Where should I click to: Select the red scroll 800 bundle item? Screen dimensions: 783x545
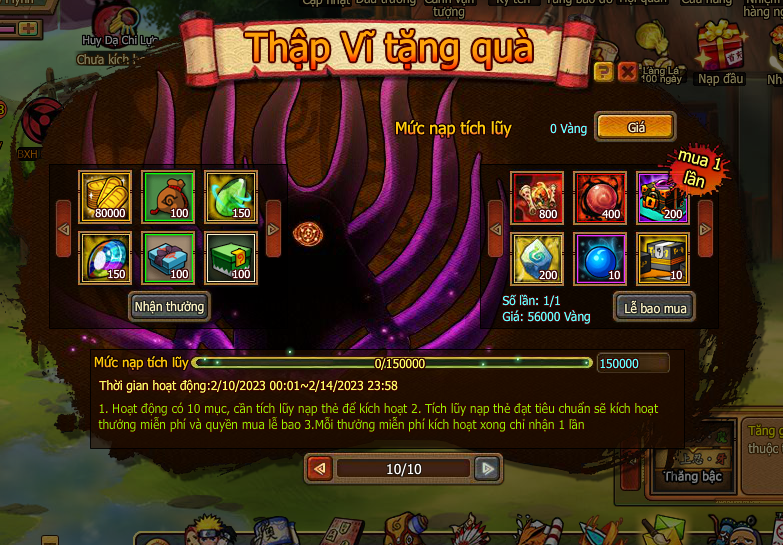pos(537,197)
